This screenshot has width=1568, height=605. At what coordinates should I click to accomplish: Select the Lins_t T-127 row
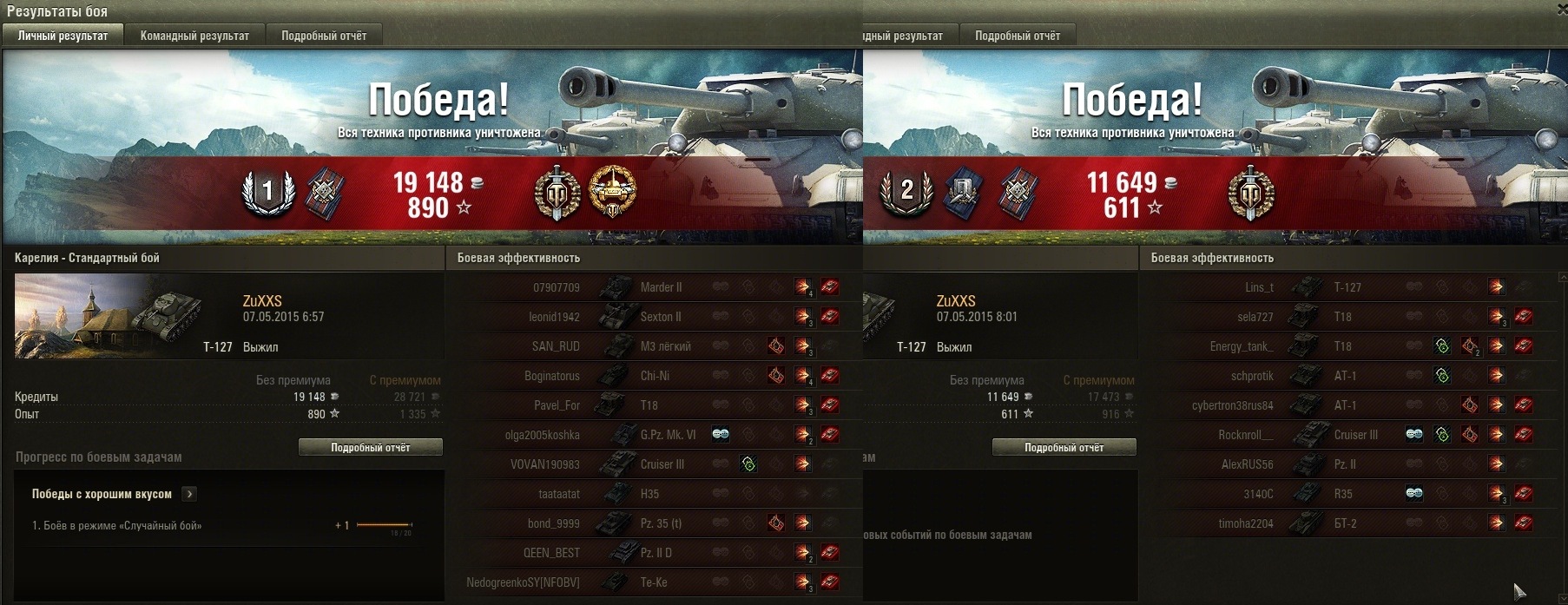1346,287
